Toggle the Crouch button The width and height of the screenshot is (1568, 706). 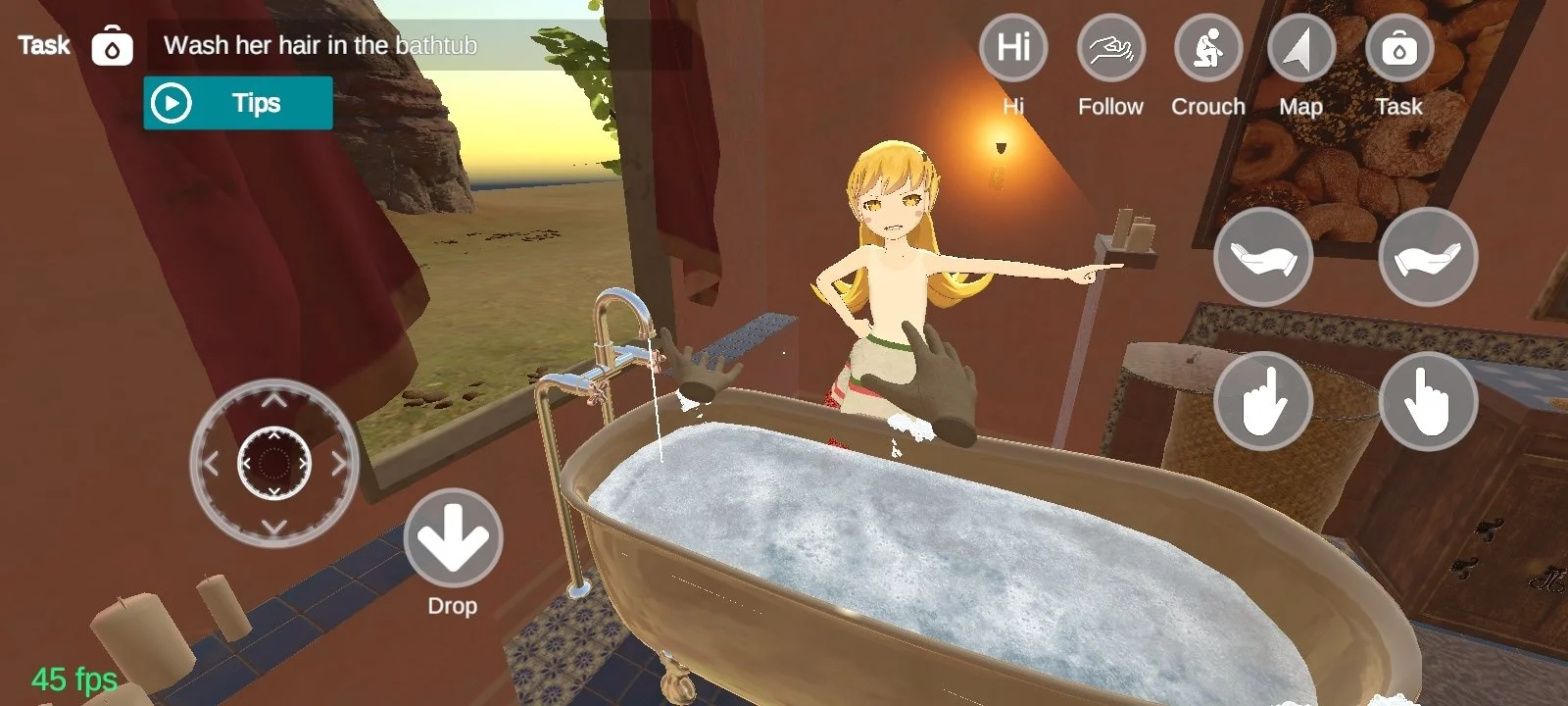click(1207, 48)
